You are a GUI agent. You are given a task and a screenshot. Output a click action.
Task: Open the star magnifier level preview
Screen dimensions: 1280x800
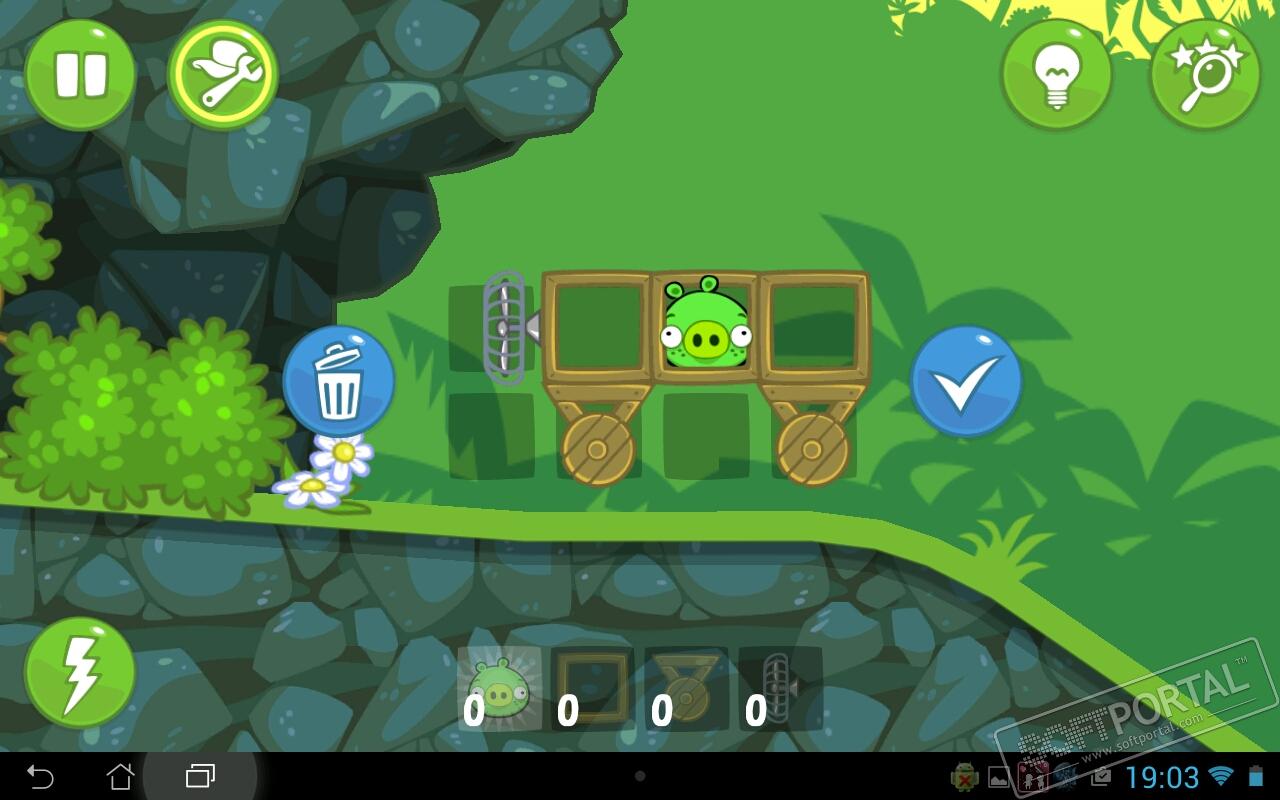pyautogui.click(x=1204, y=75)
